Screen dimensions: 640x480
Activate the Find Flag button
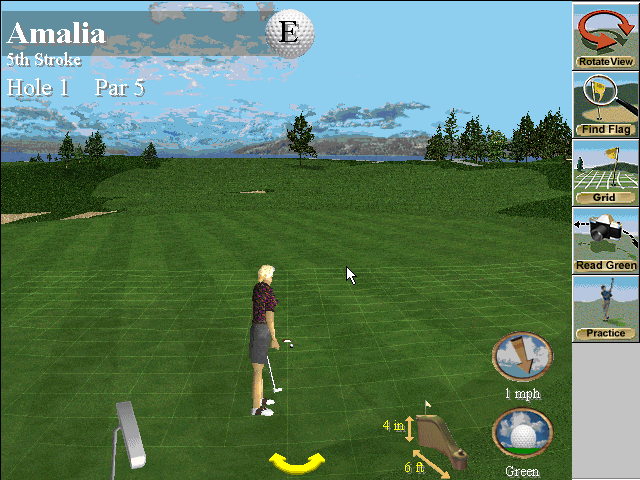[606, 105]
